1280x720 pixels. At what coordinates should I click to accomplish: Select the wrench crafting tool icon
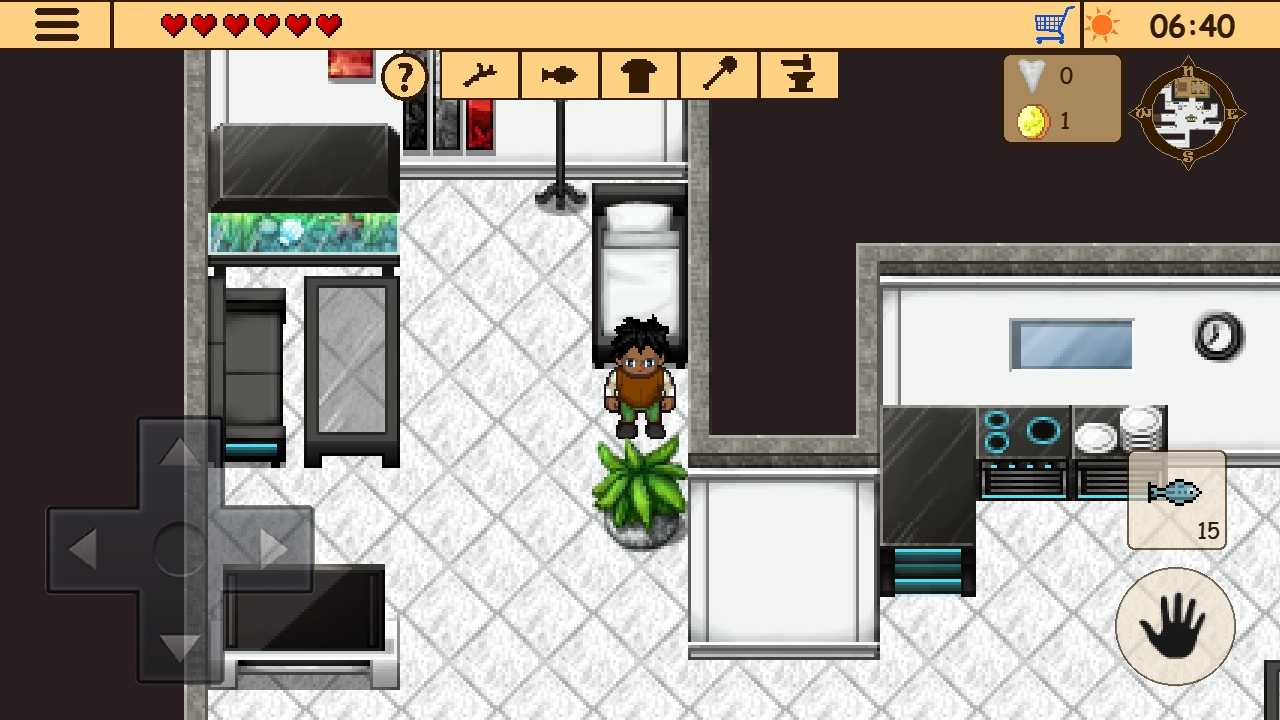click(x=478, y=74)
